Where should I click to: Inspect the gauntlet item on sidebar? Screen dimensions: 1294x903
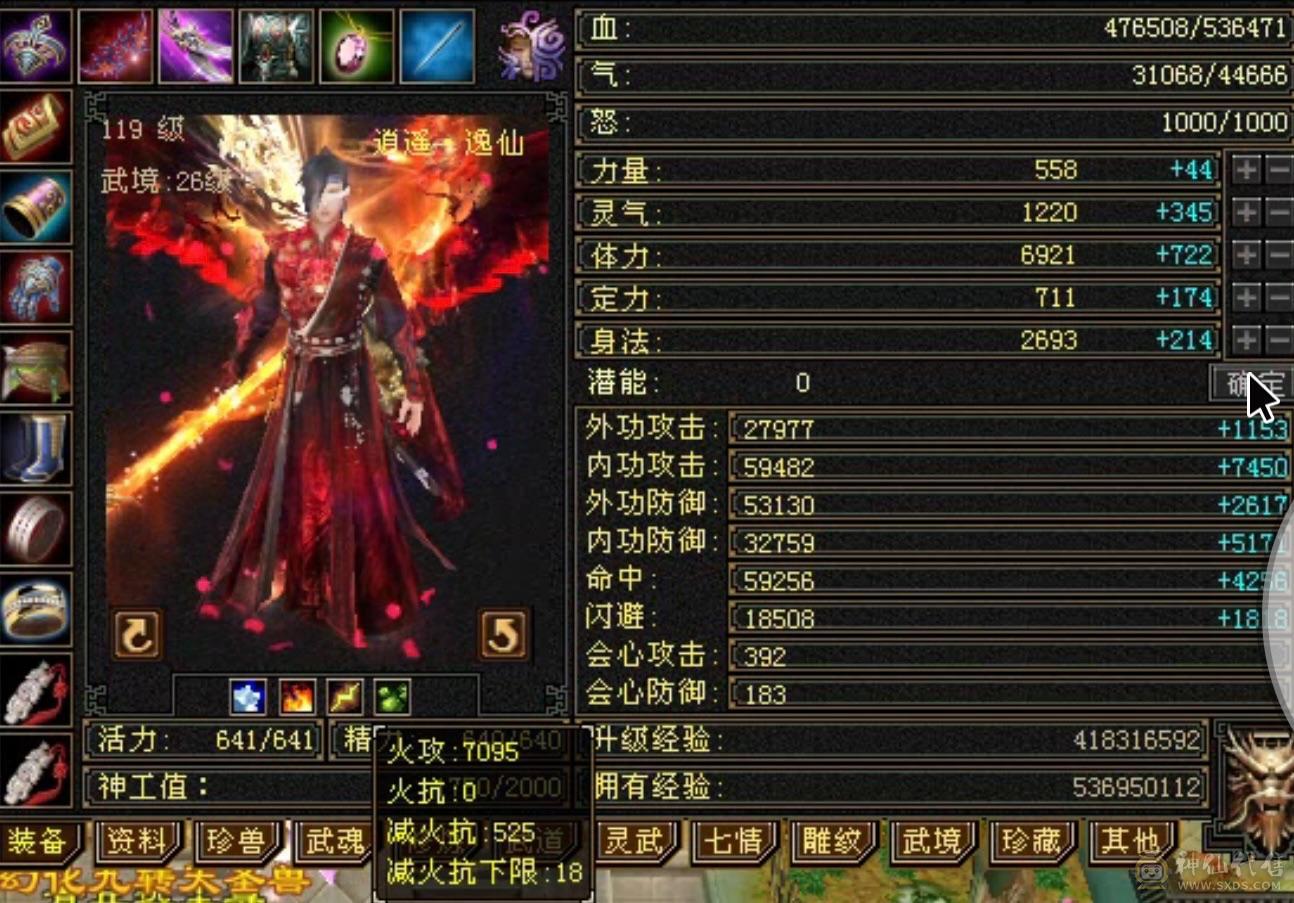pyautogui.click(x=38, y=288)
